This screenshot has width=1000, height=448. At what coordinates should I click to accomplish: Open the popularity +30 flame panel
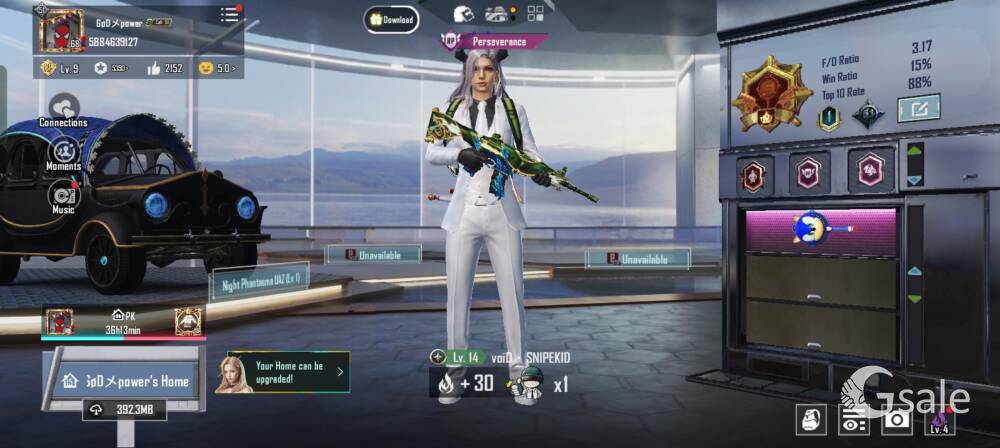coord(467,383)
